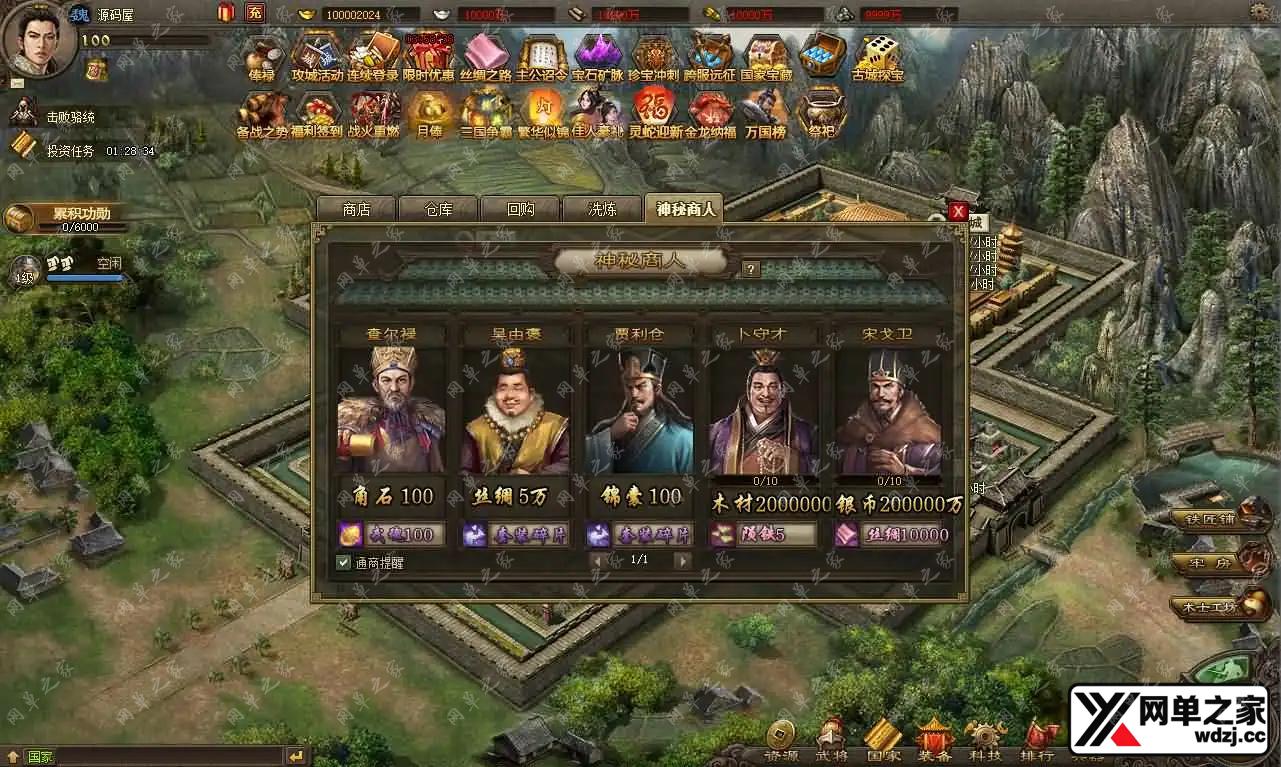Image resolution: width=1281 pixels, height=767 pixels.
Task: Switch to the 洗炼 refining tab
Action: (x=602, y=209)
